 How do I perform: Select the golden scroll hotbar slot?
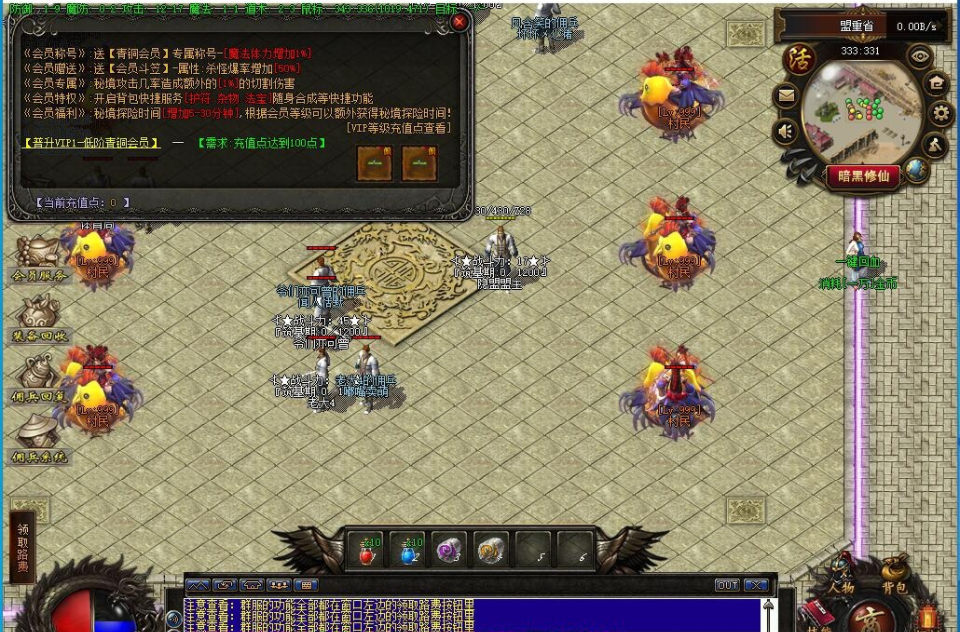tap(491, 550)
